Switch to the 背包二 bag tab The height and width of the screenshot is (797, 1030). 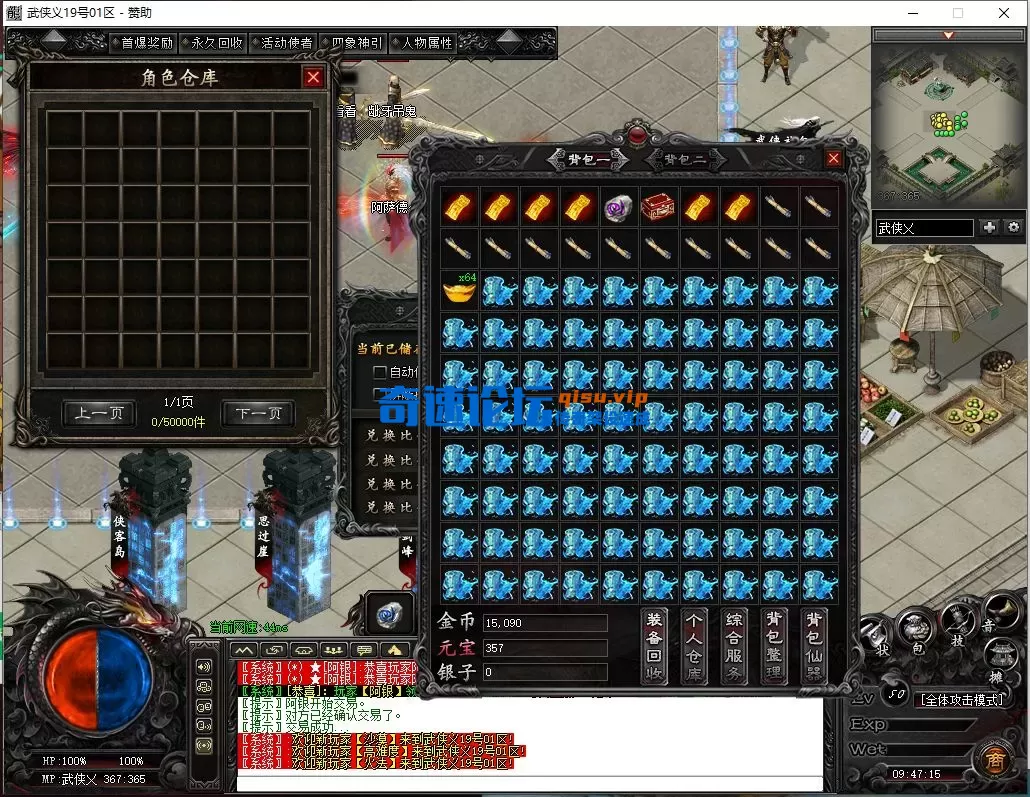coord(685,159)
